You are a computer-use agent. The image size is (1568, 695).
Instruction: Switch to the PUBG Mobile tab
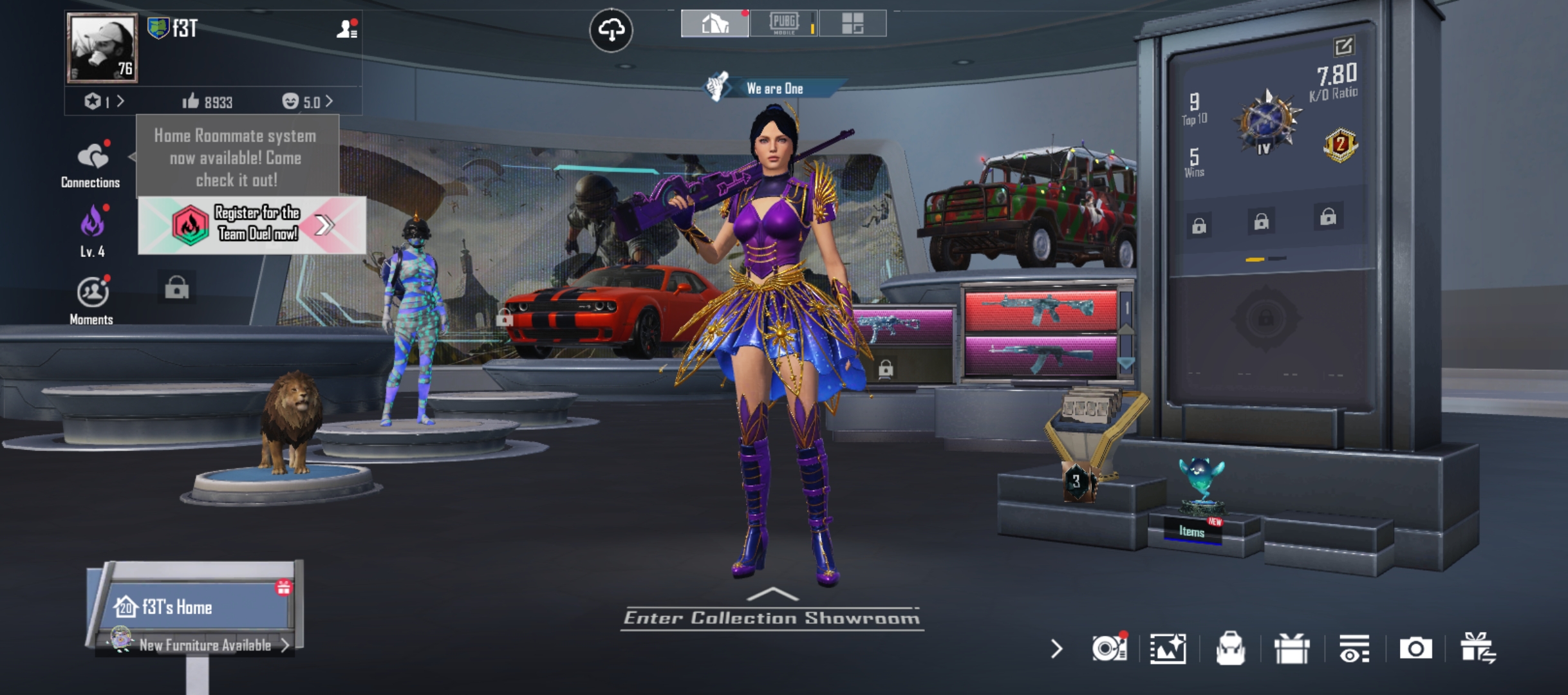pos(783,24)
